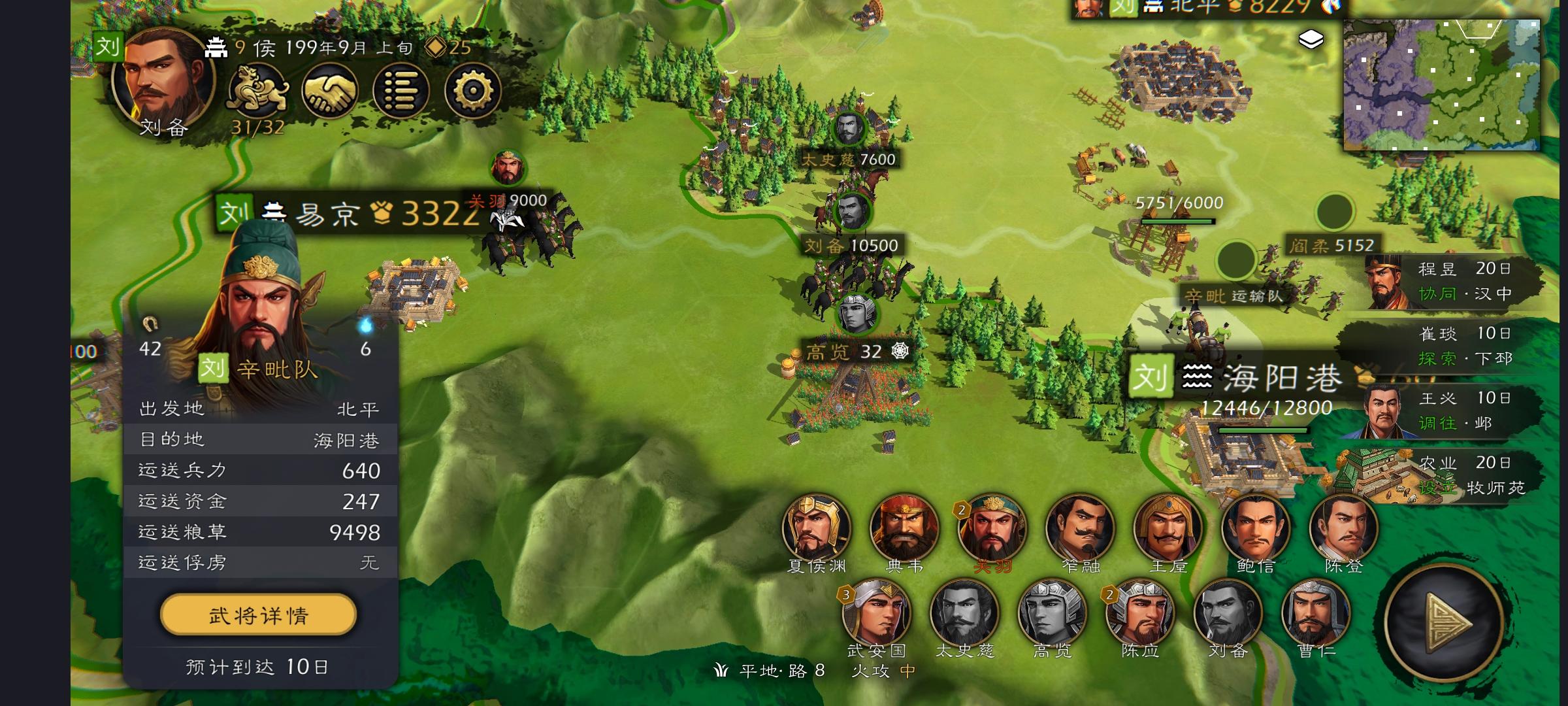Screen dimensions: 1568x706
Task: Select general 夏侯渊 portrait
Action: point(816,528)
